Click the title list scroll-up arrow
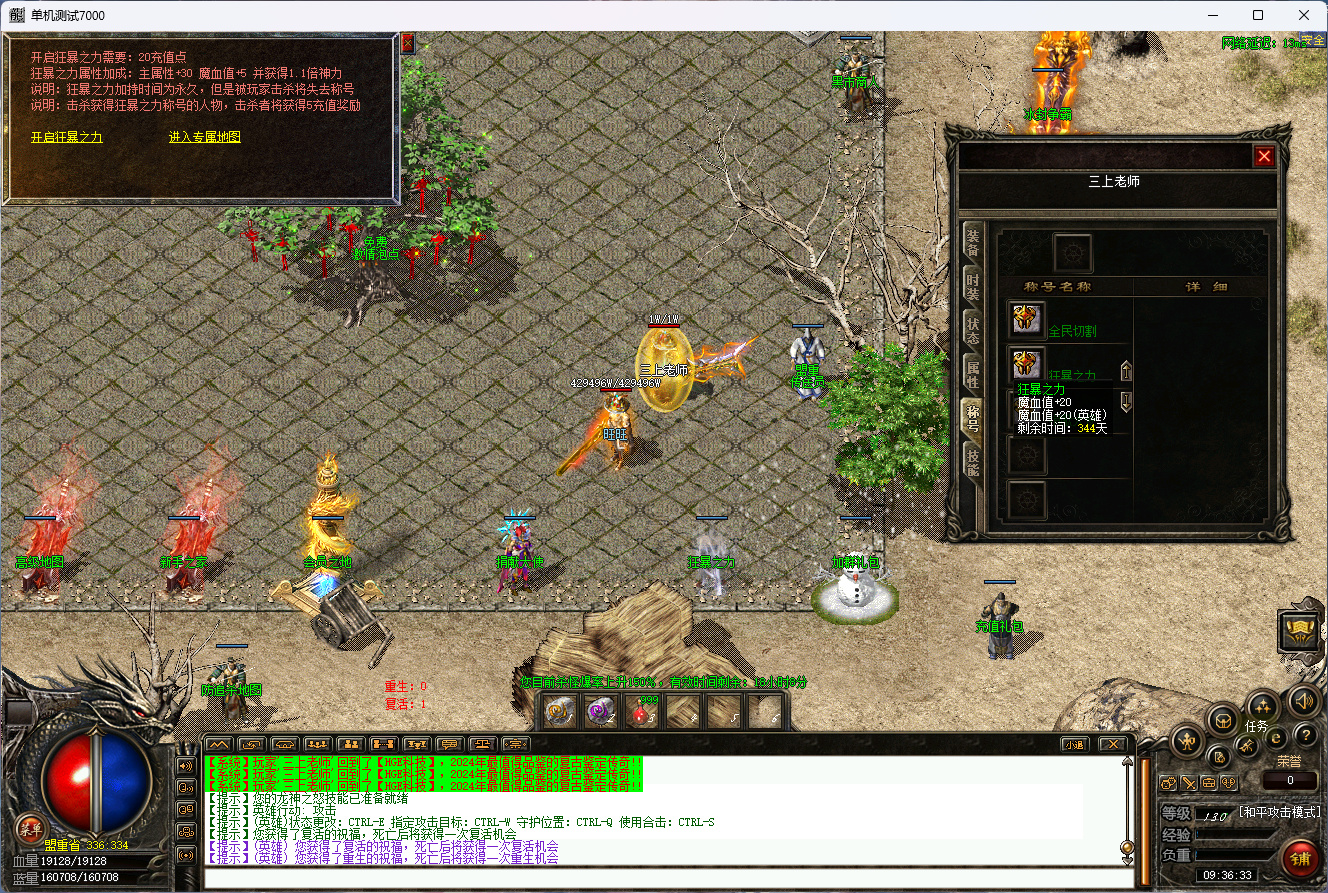Image resolution: width=1328 pixels, height=893 pixels. (x=1126, y=372)
